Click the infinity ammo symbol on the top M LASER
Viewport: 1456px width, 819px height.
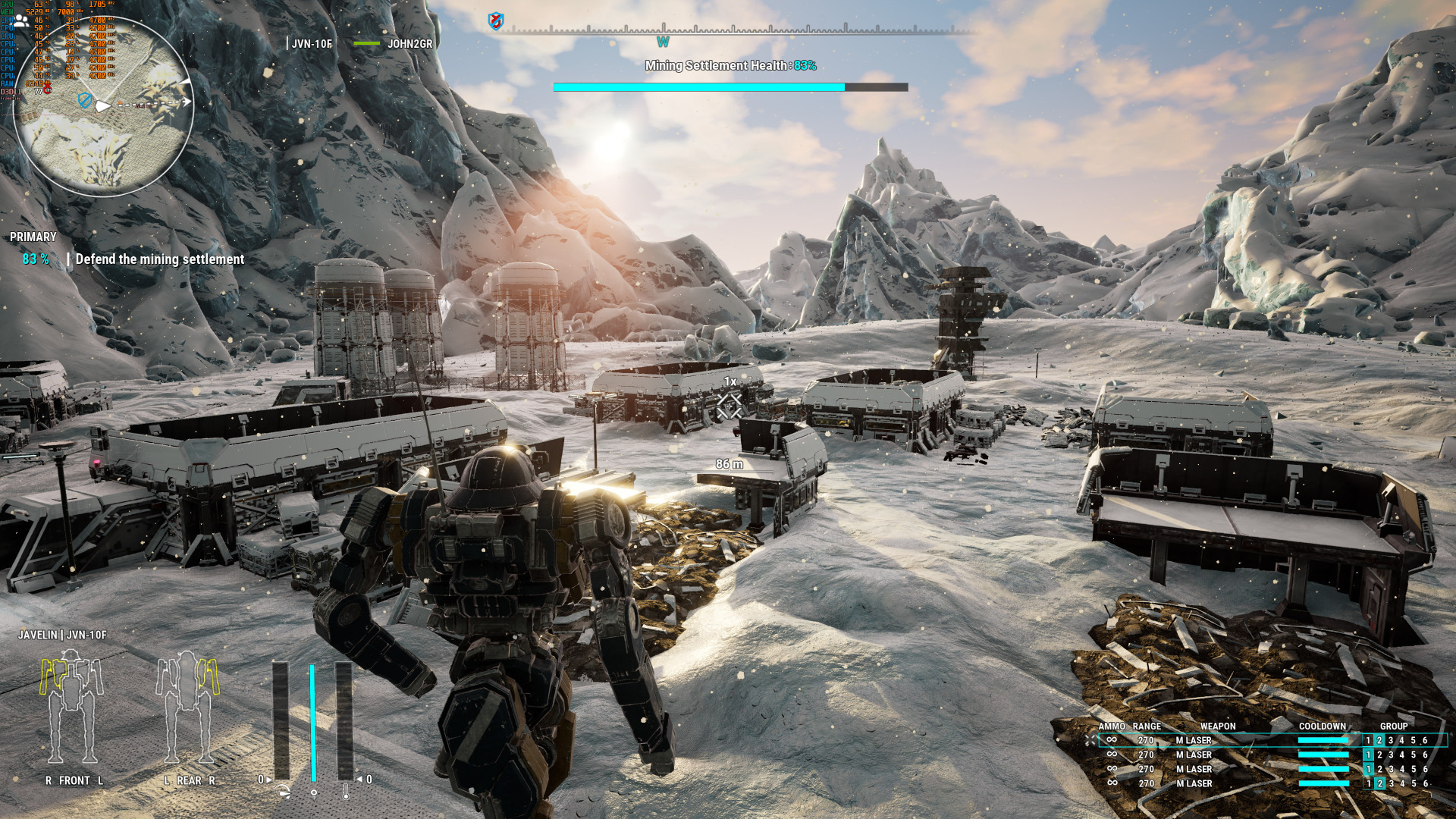click(x=1112, y=740)
